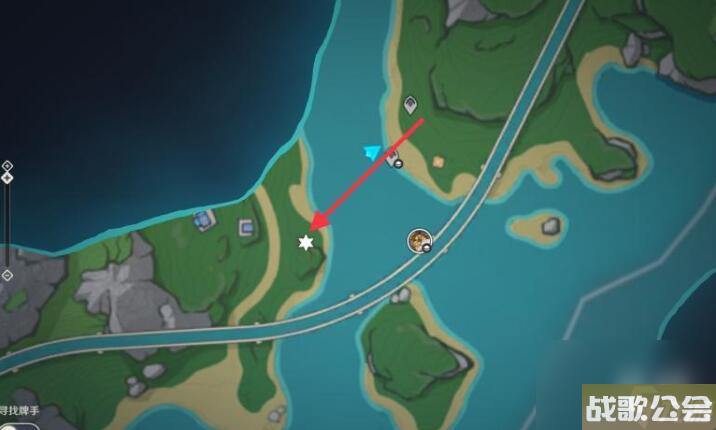Select the white six-pointed star map marker
Viewport: 716px width, 430px height.
point(306,242)
